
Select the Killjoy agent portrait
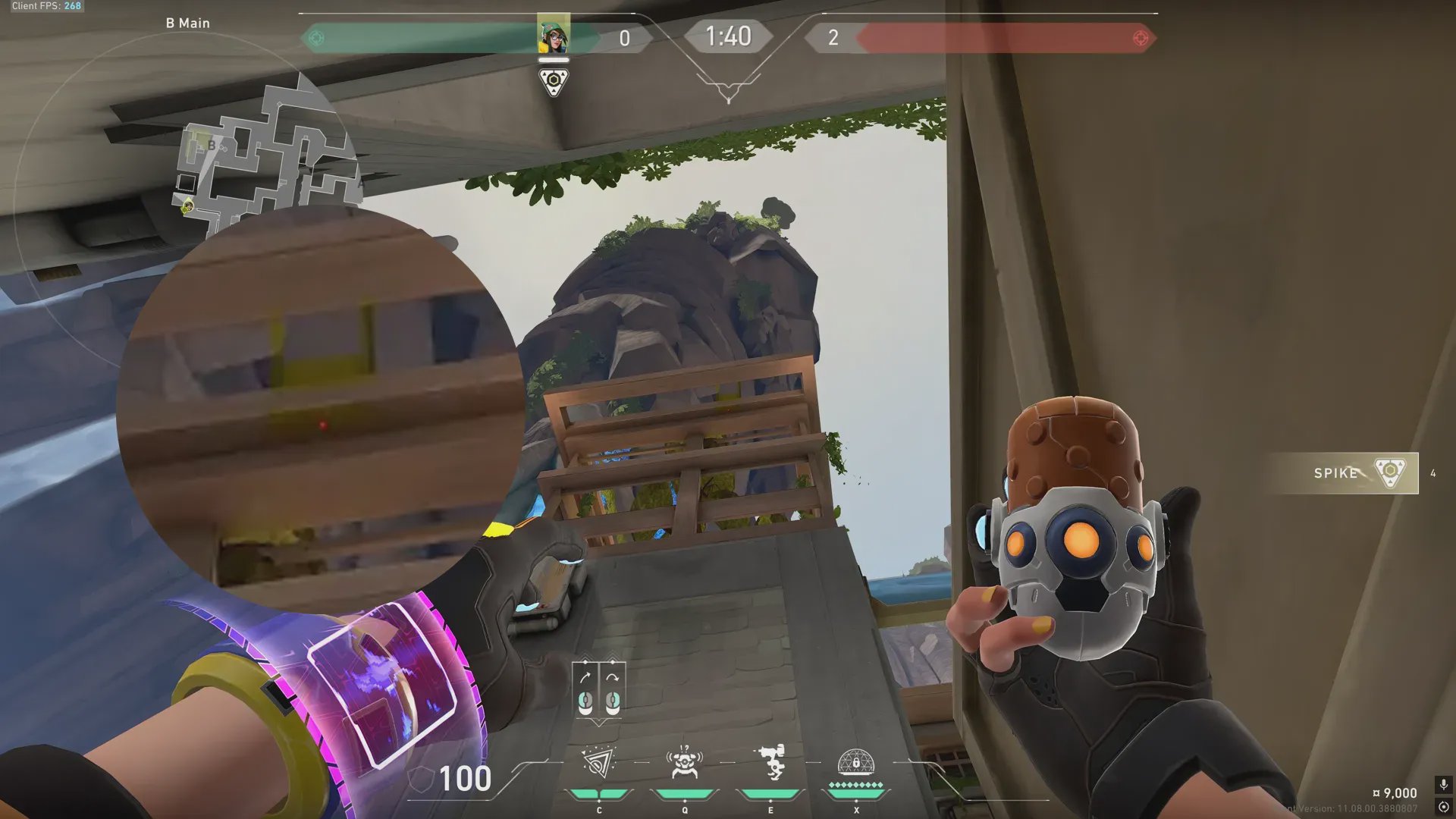pyautogui.click(x=554, y=35)
